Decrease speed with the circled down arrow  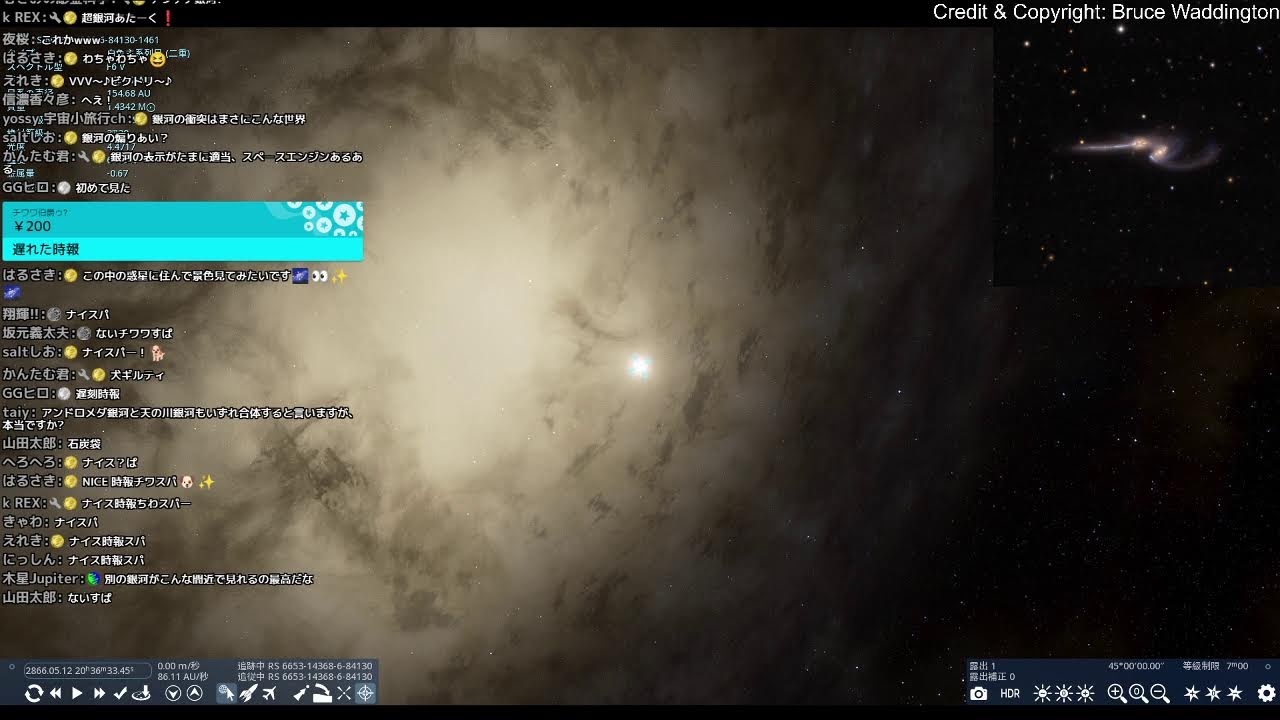173,693
